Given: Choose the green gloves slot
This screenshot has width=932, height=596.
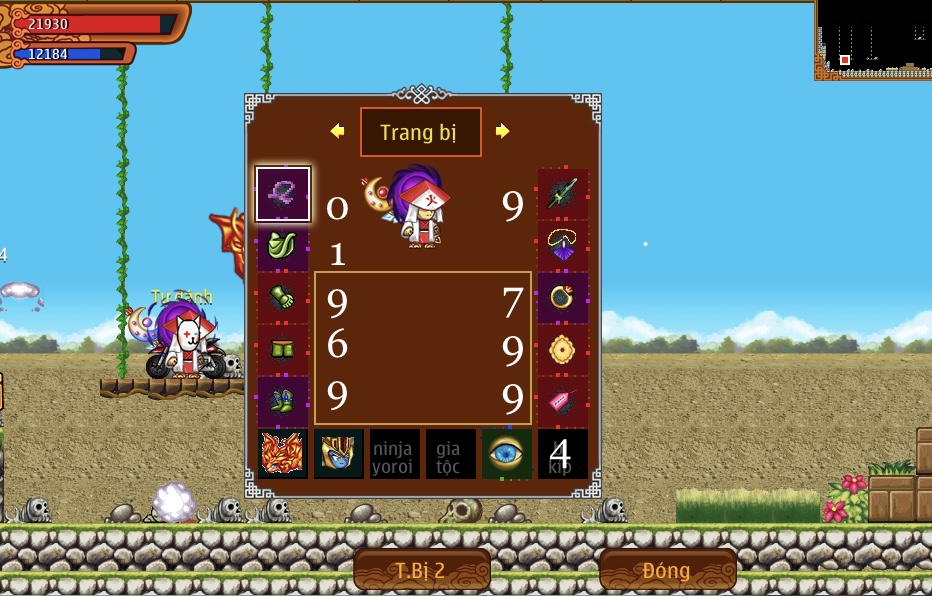Looking at the screenshot, I should coord(283,298).
